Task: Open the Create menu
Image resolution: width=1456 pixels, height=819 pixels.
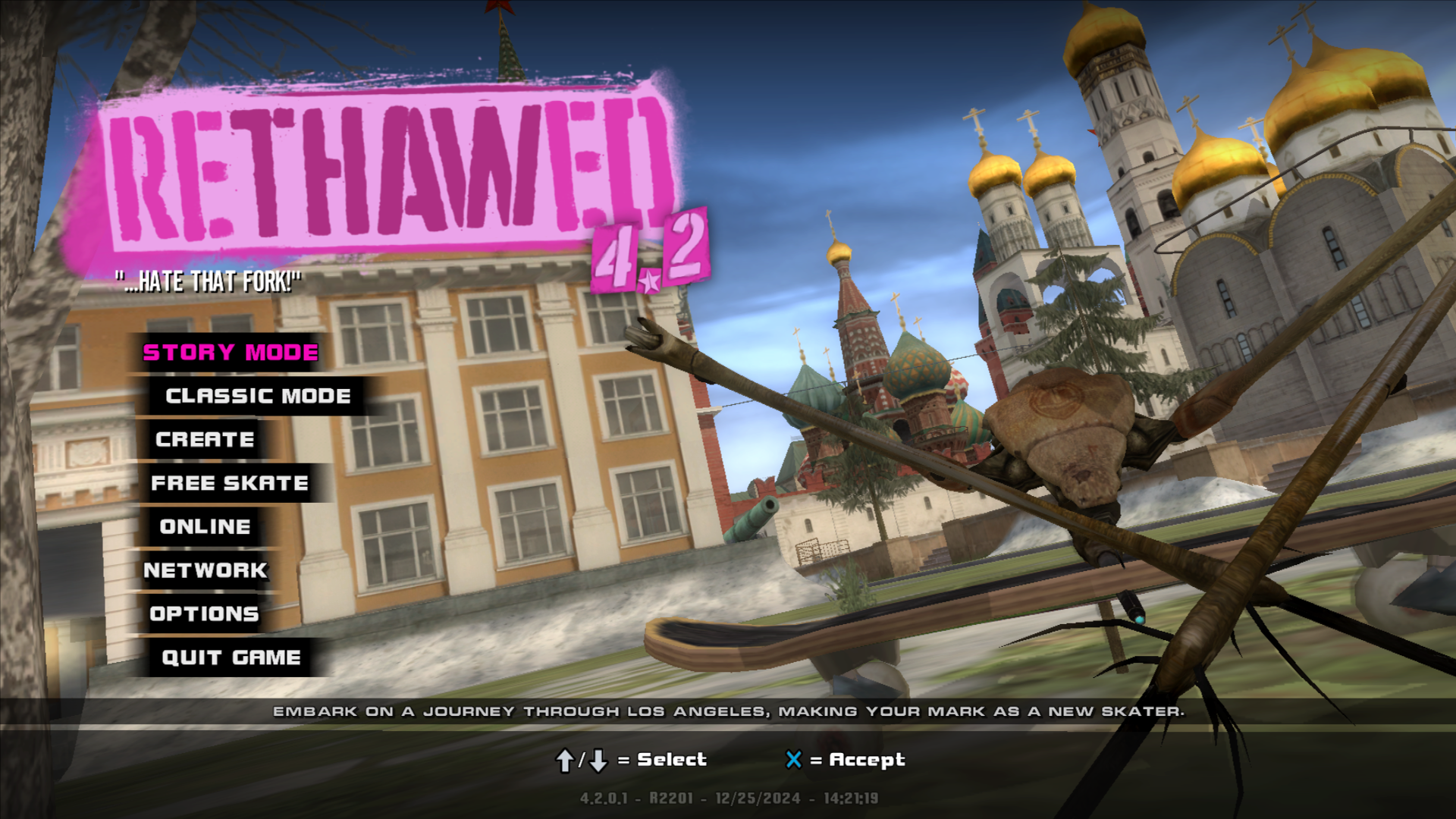Action: click(x=205, y=440)
